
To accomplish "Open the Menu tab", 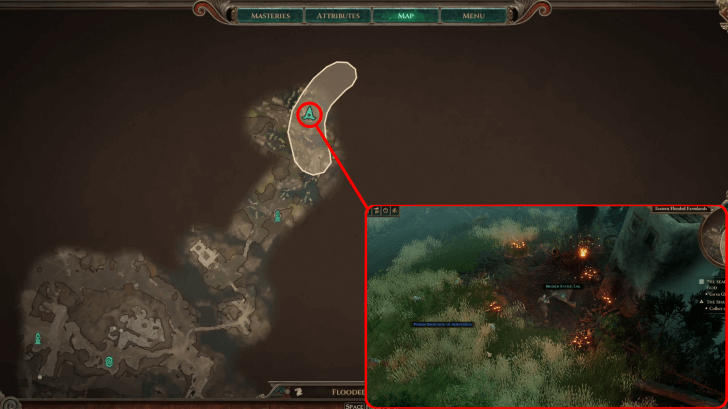I will point(475,16).
